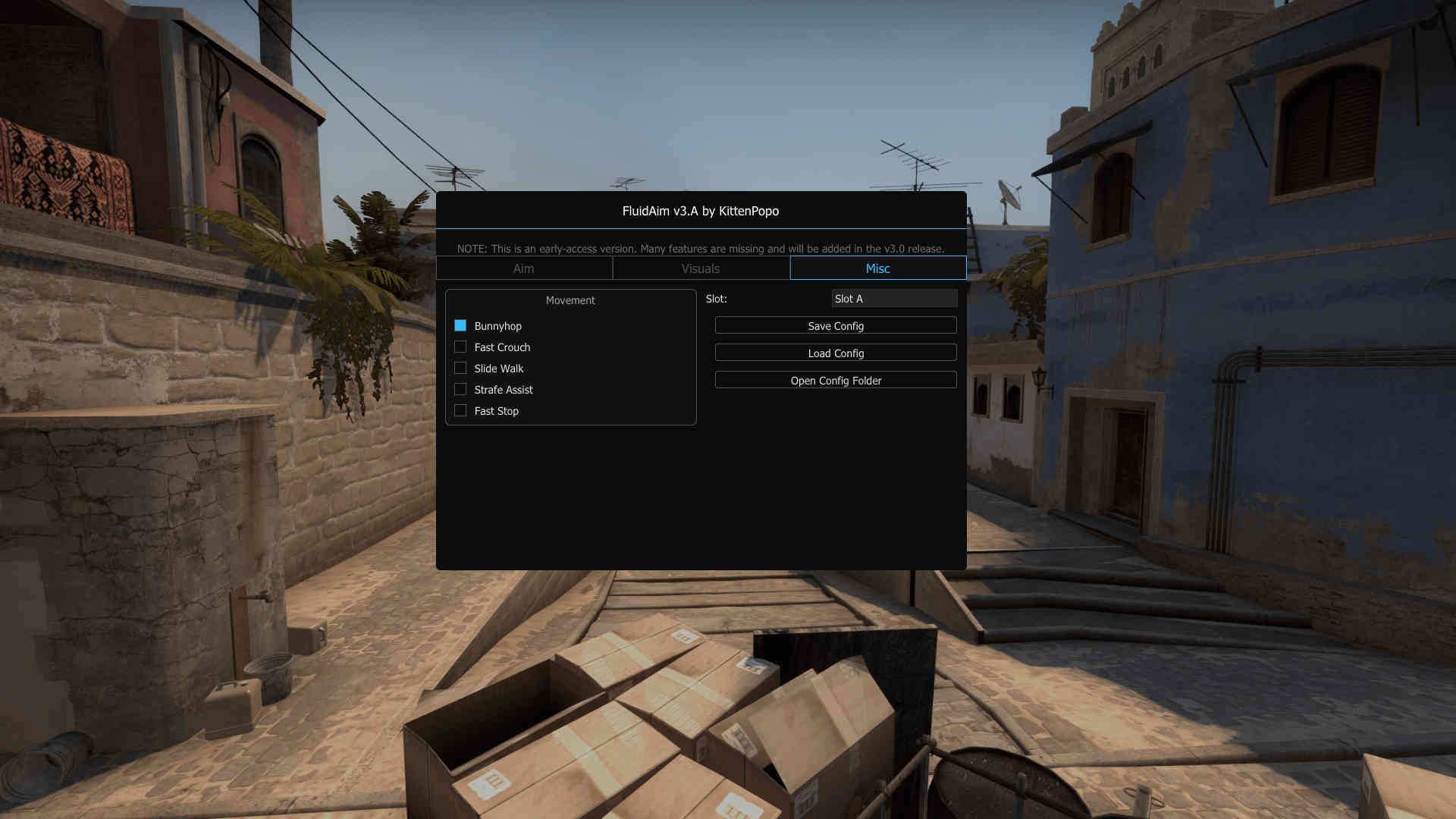Open the Slot A selection dropdown
This screenshot has width=1456, height=819.
click(894, 298)
